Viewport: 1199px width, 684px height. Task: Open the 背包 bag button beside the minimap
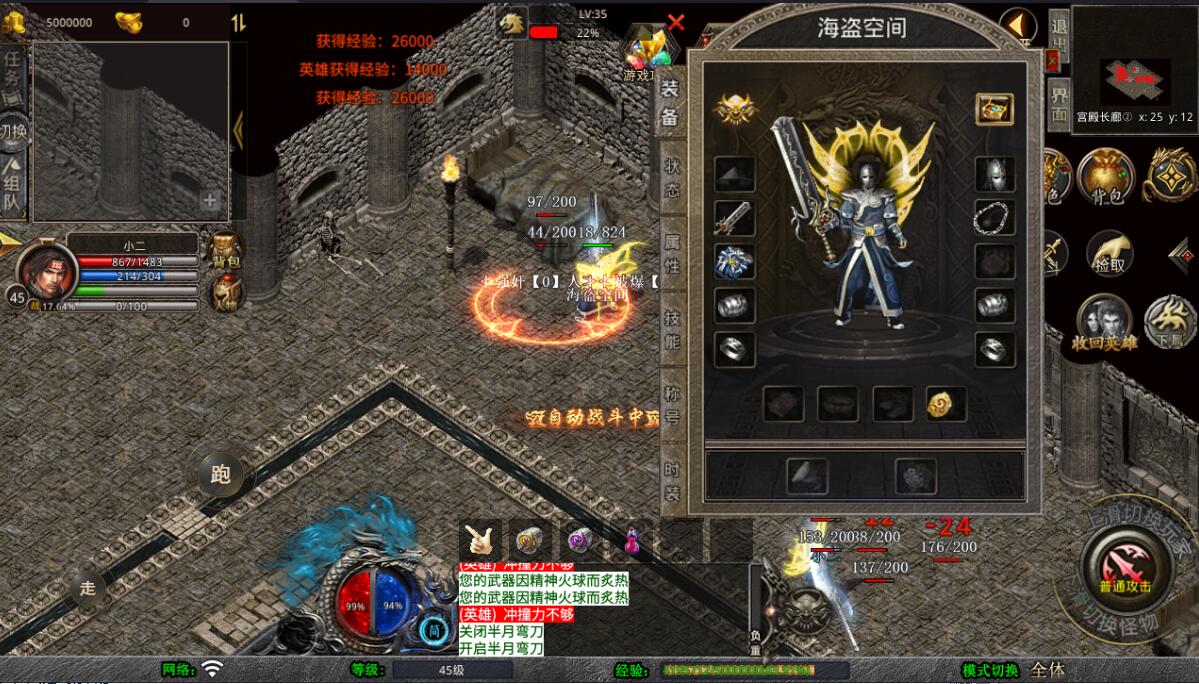coord(1104,178)
